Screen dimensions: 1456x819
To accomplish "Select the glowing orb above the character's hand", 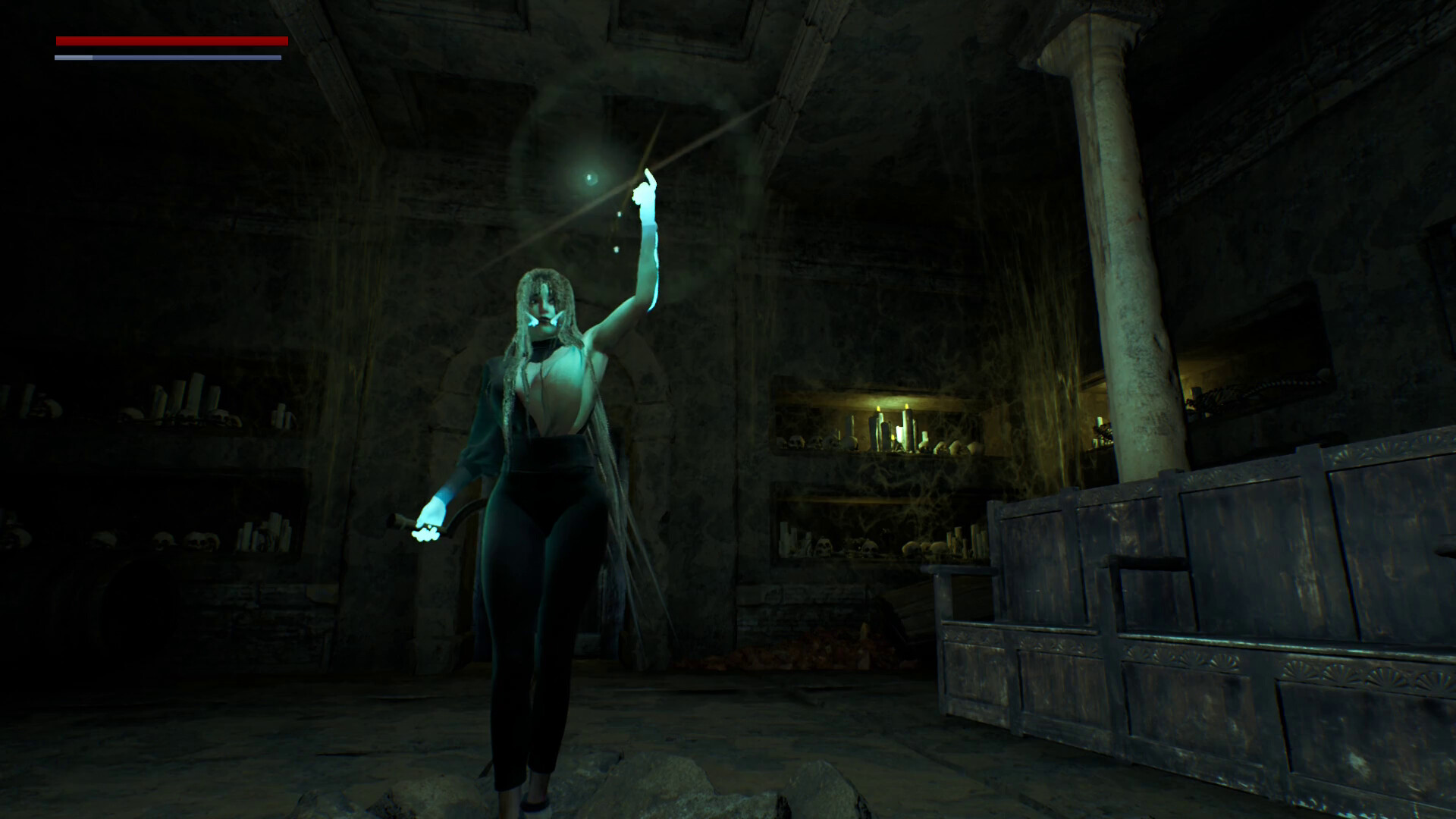I will 590,179.
